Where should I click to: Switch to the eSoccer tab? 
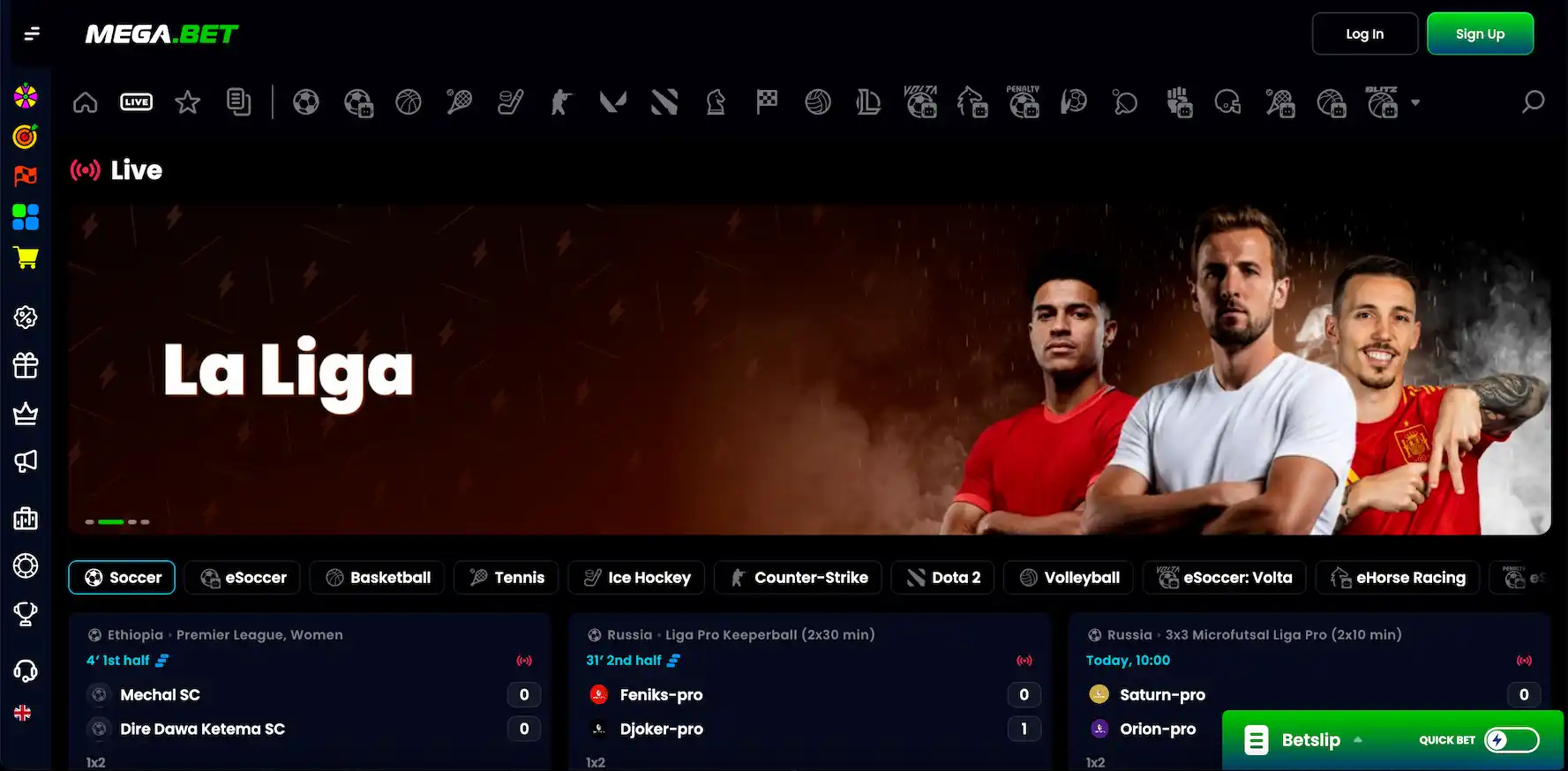coord(242,578)
